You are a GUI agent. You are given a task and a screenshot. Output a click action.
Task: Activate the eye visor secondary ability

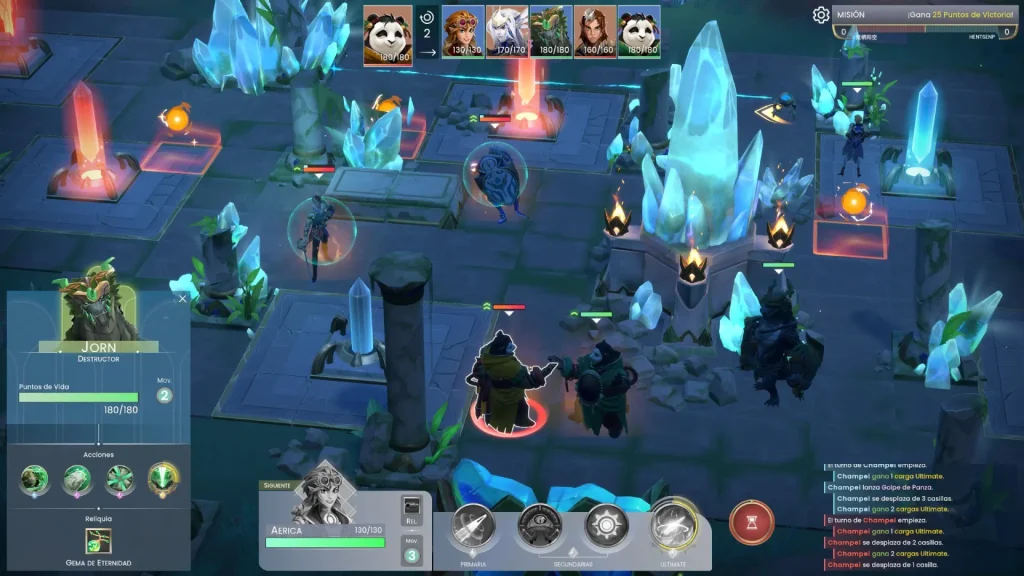[x=540, y=526]
